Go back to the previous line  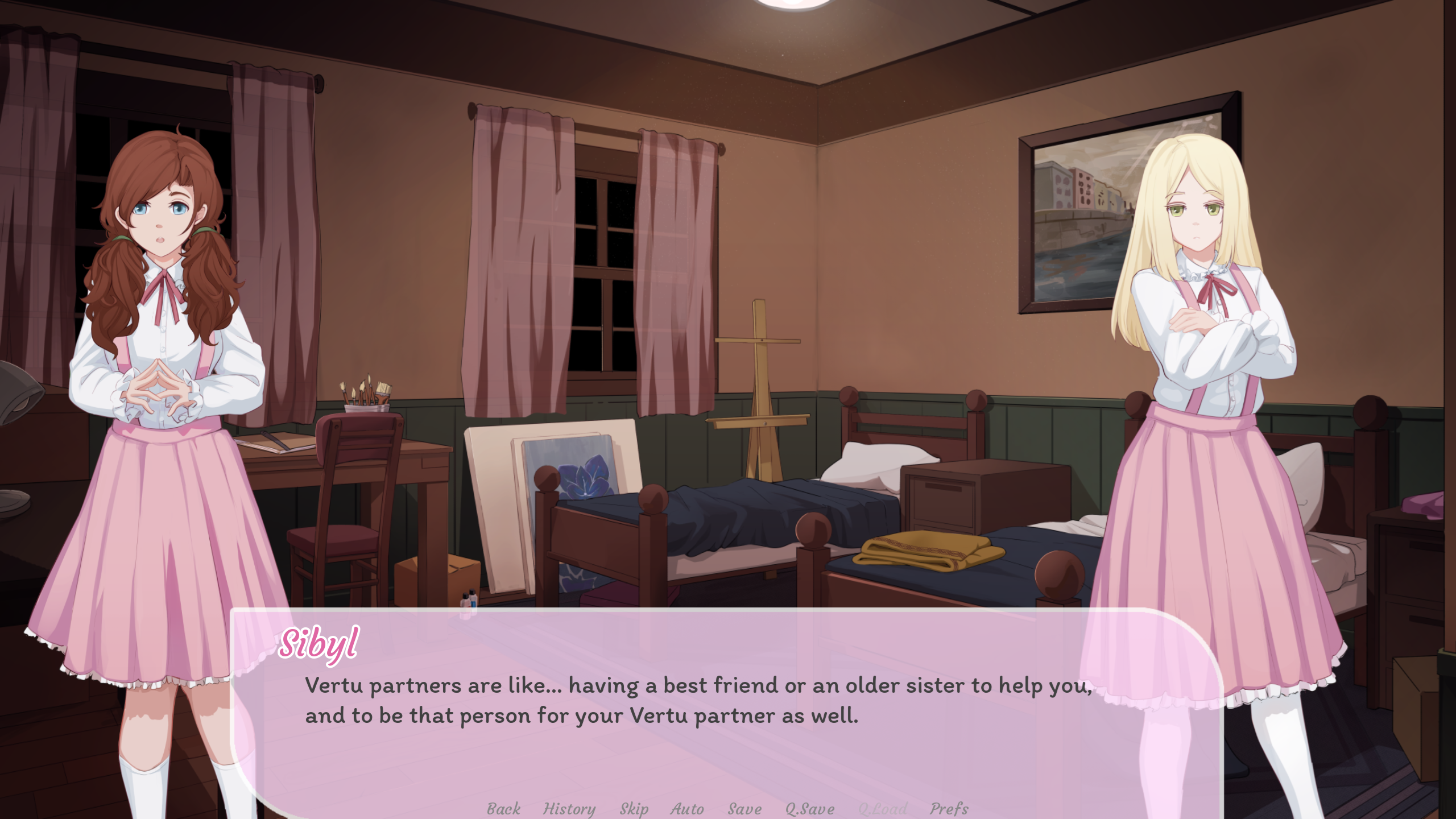[503, 808]
